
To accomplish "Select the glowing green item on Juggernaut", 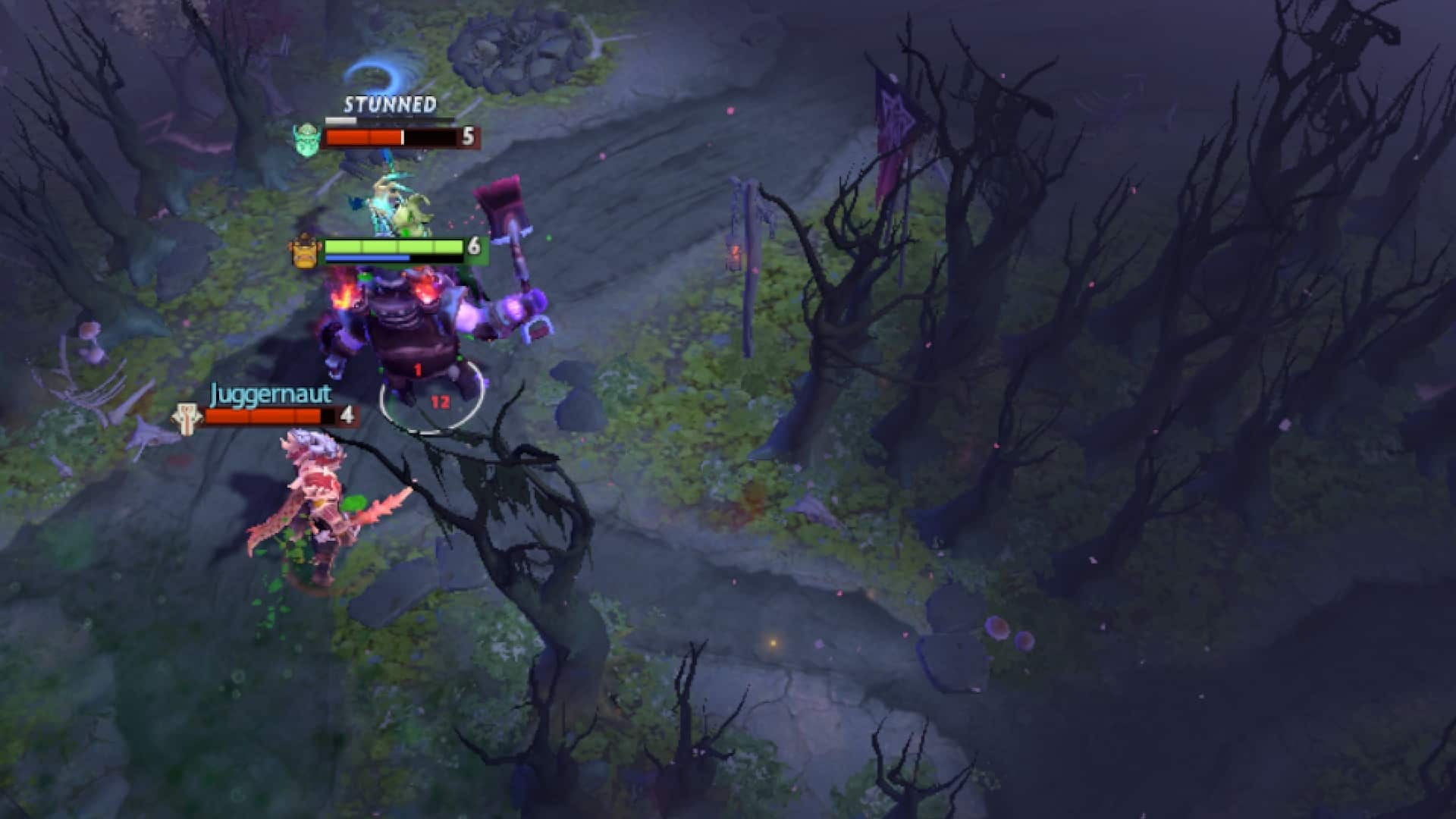I will click(353, 502).
